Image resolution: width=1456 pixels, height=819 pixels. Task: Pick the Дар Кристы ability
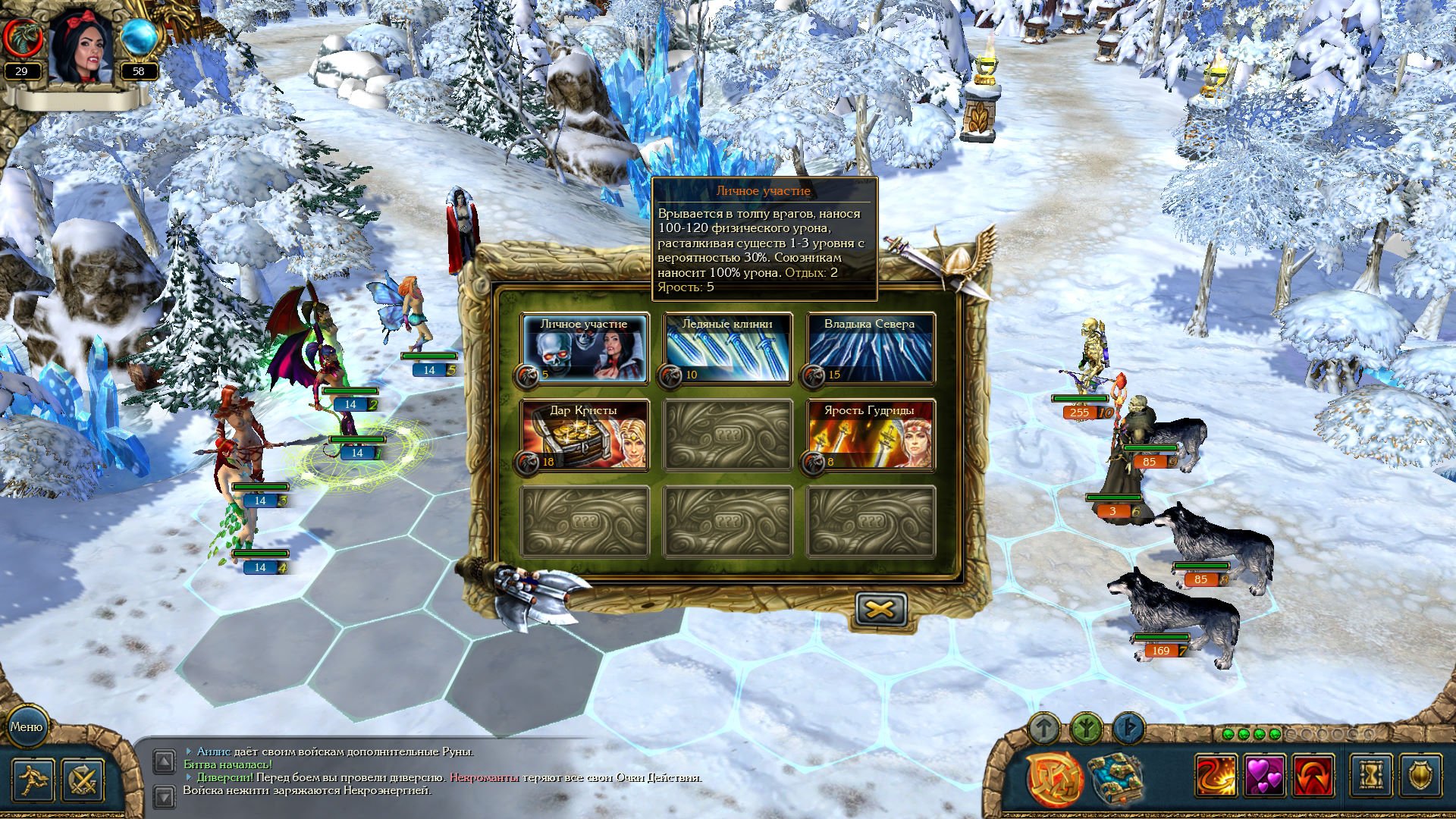pyautogui.click(x=584, y=436)
